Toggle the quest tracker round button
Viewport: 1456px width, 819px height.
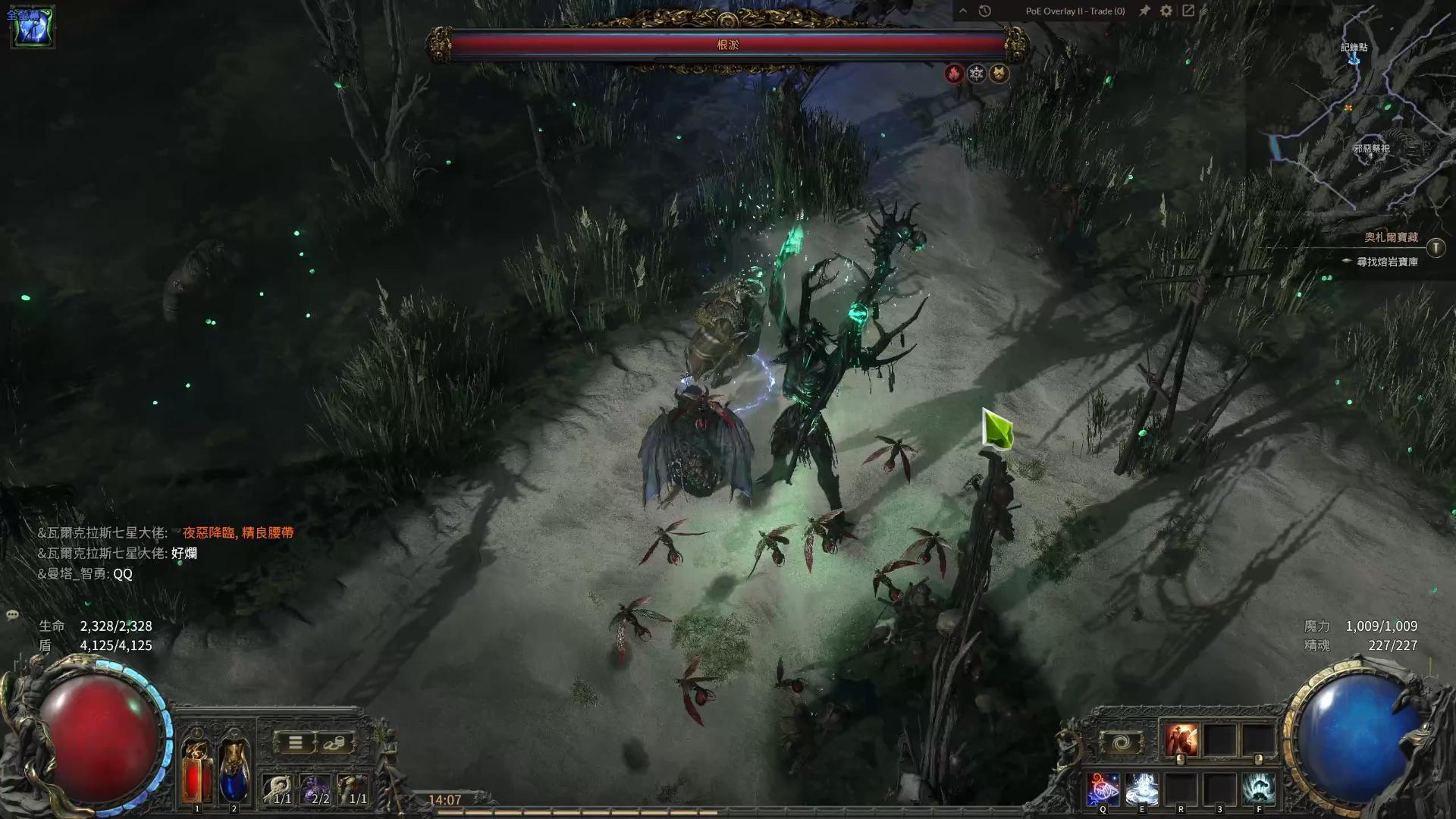point(1436,248)
